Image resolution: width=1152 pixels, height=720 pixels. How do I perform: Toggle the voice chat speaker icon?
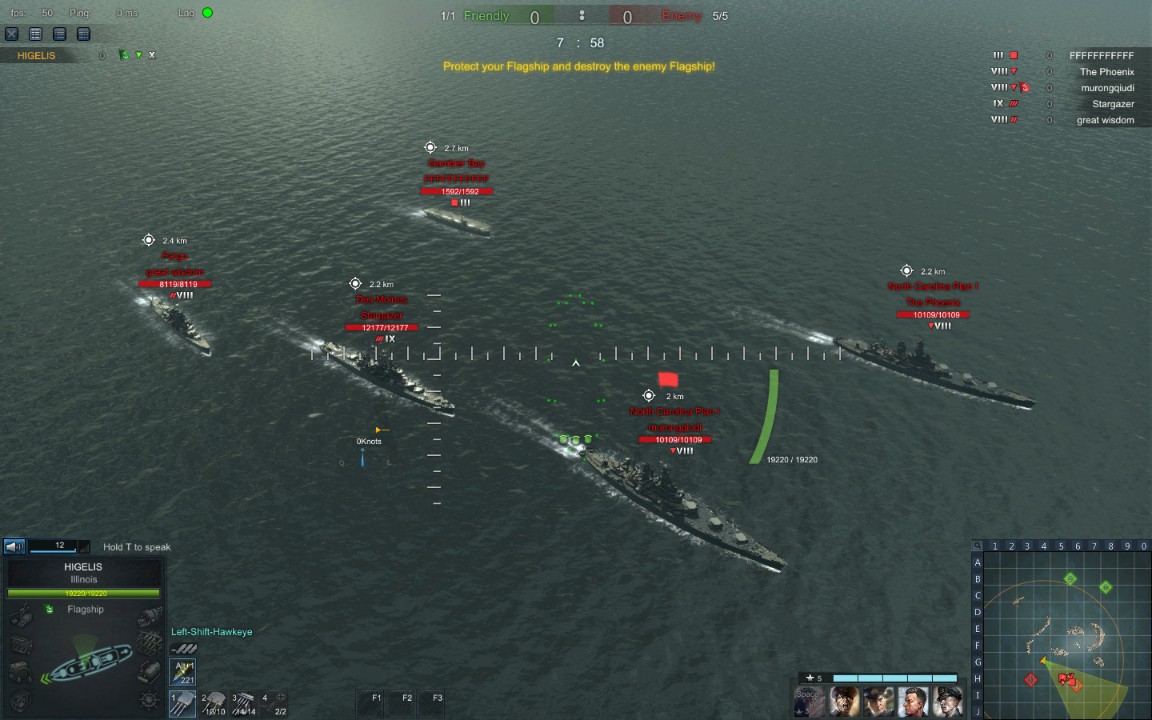tap(14, 547)
